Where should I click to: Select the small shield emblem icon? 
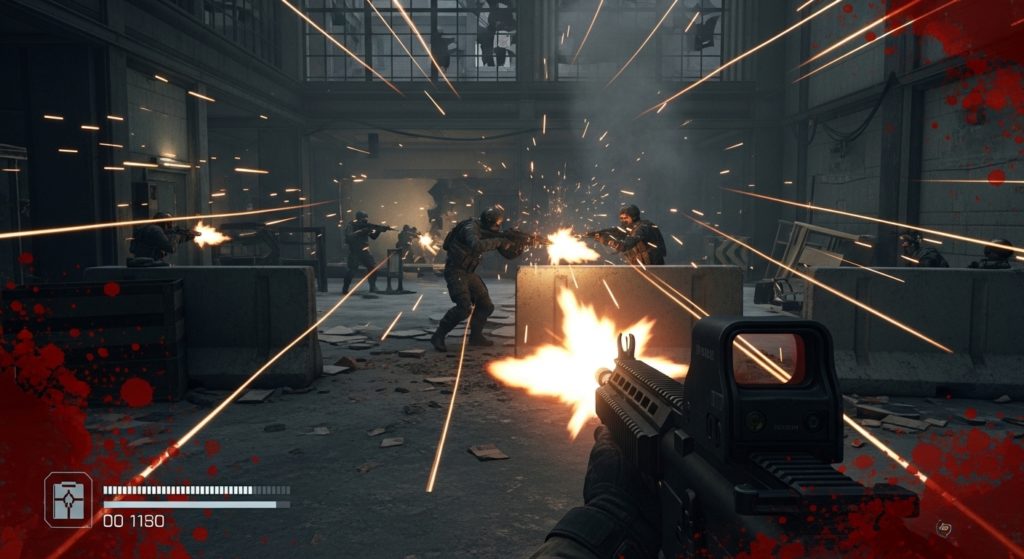pyautogui.click(x=942, y=527)
